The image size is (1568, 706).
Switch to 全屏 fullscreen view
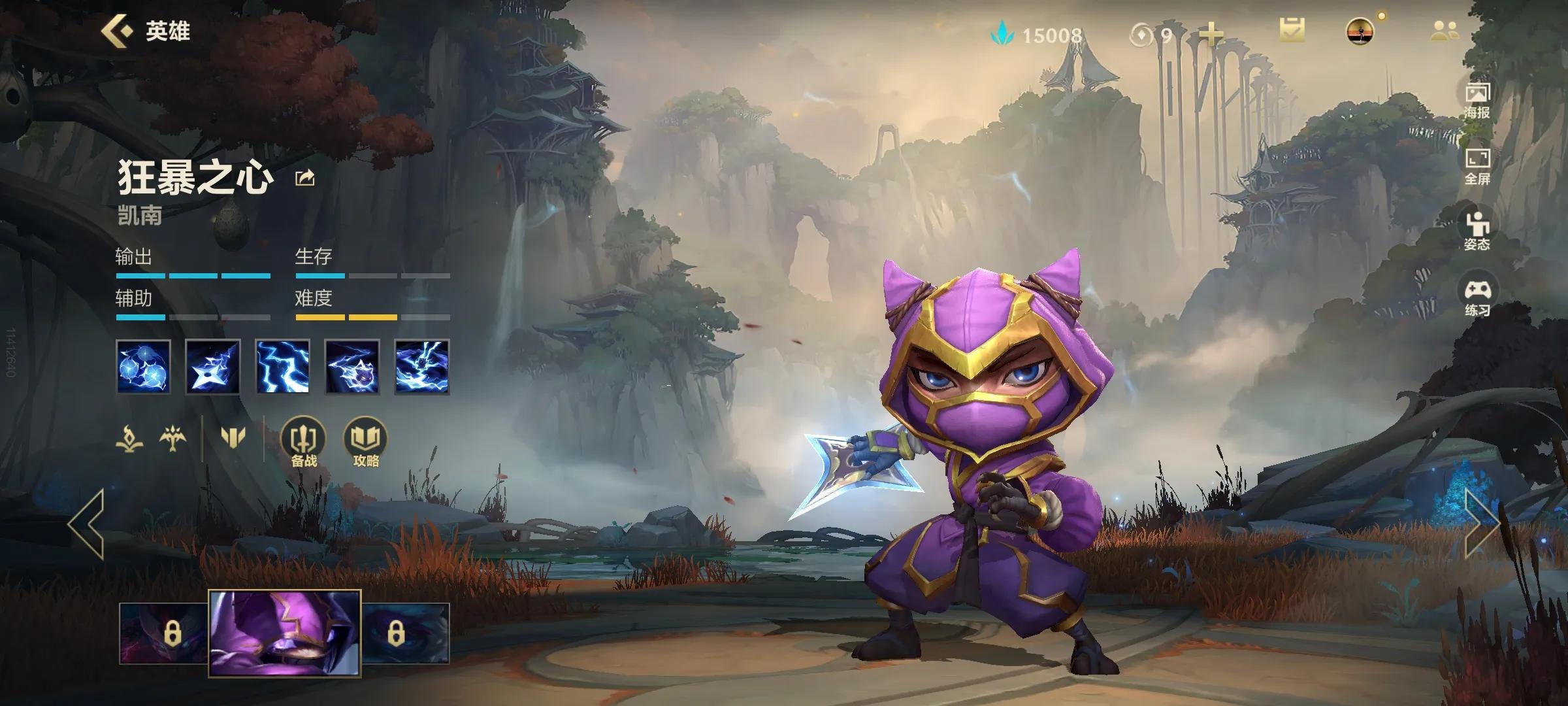pos(1477,167)
